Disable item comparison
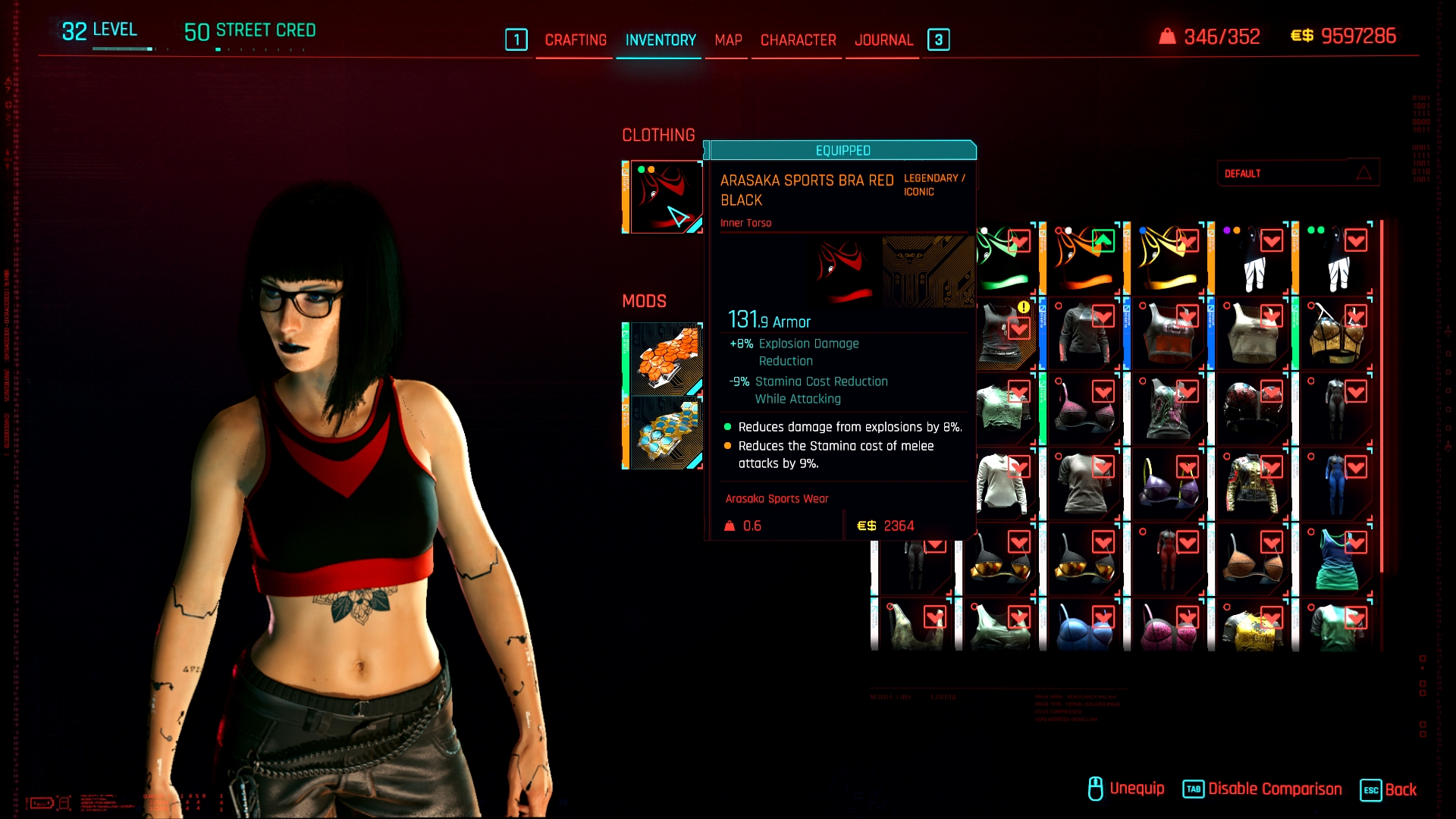1456x819 pixels. click(1263, 789)
